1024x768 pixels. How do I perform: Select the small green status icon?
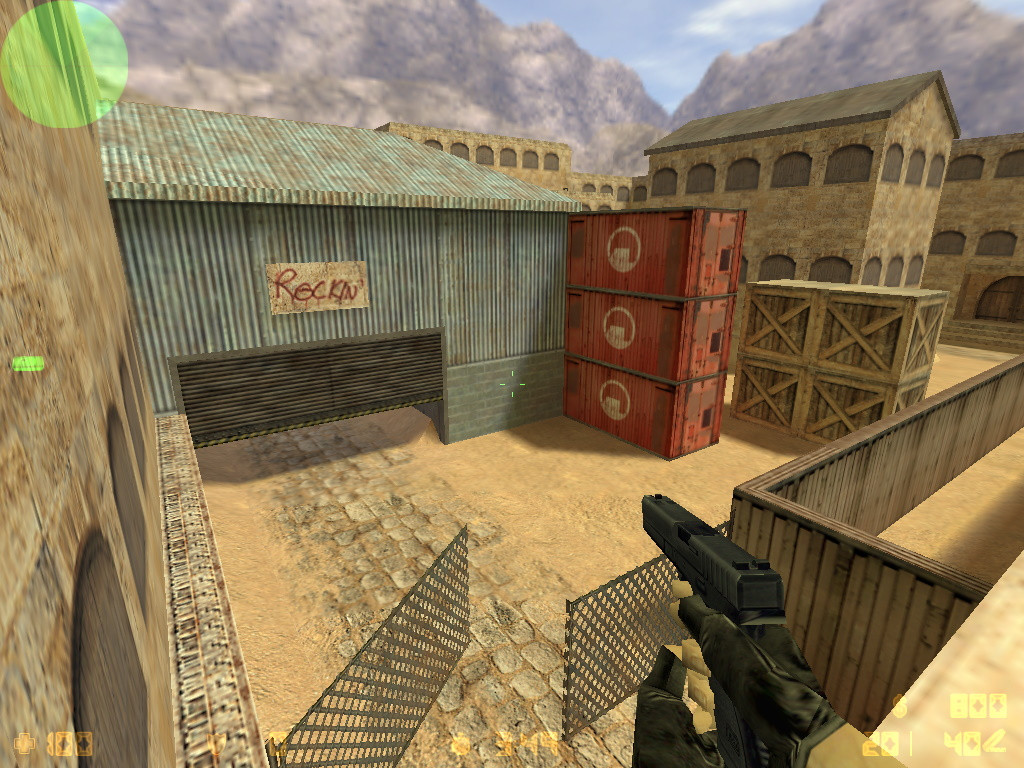[27, 364]
